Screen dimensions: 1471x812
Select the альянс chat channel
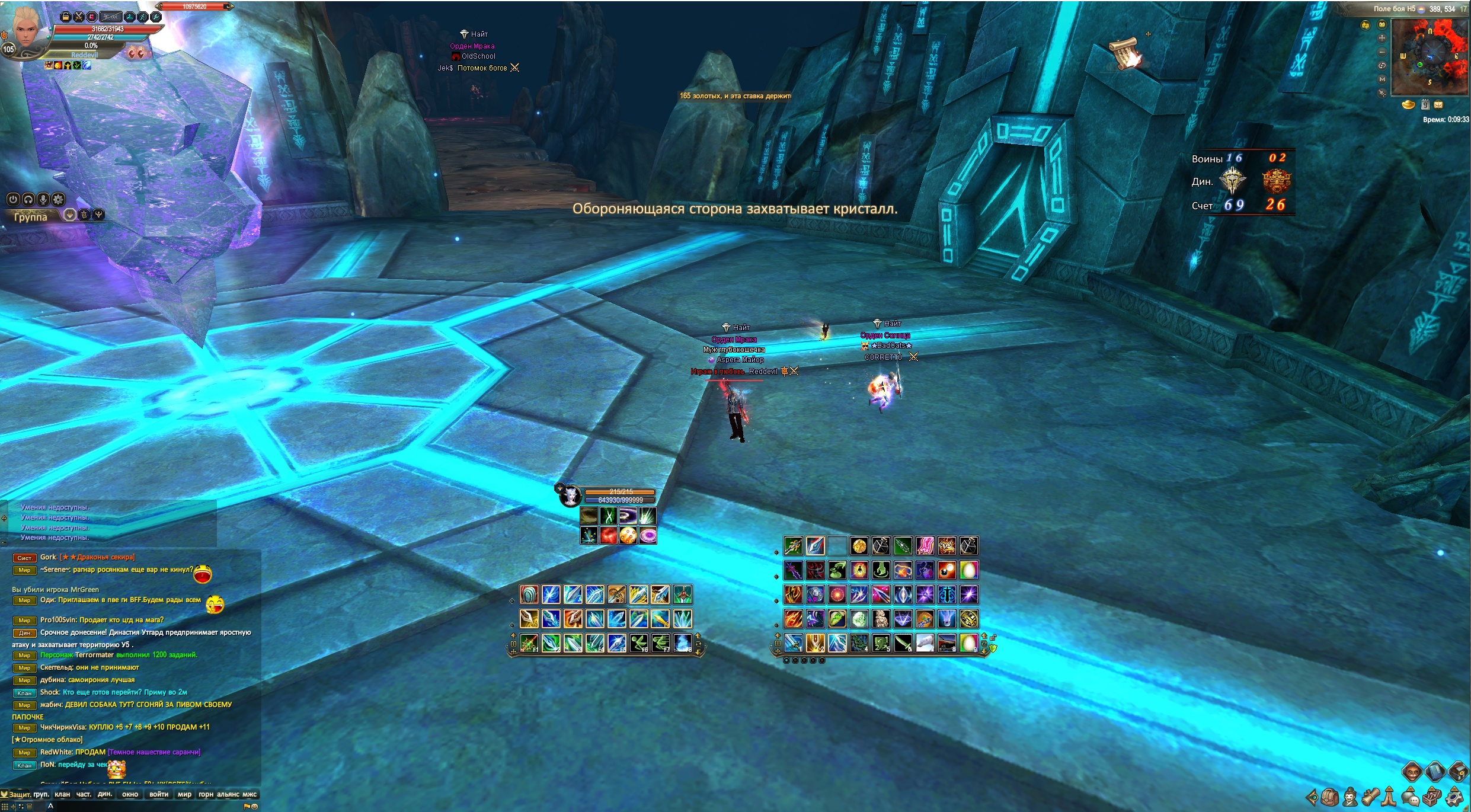[228, 795]
